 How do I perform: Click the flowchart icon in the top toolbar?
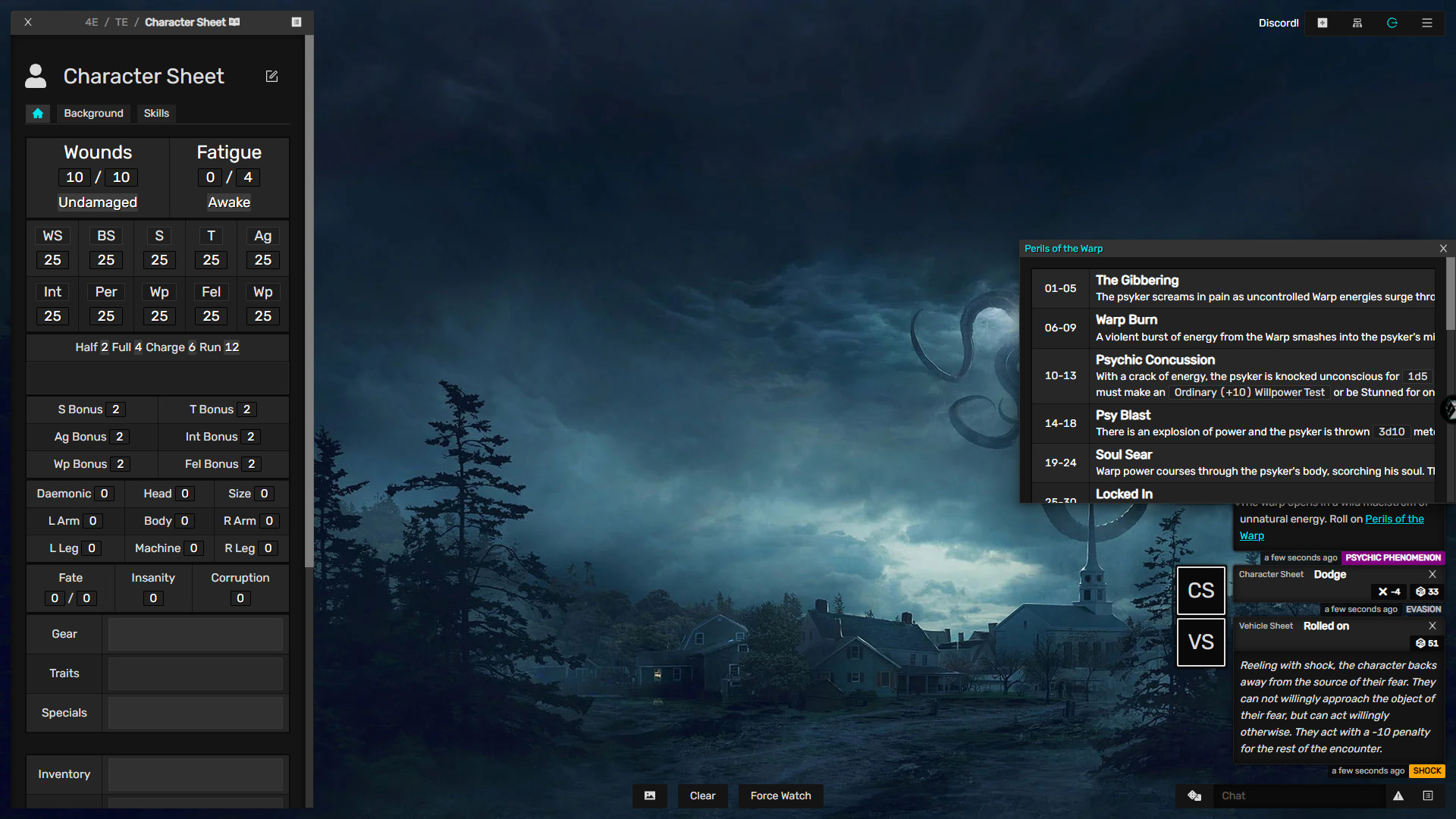(x=1357, y=23)
